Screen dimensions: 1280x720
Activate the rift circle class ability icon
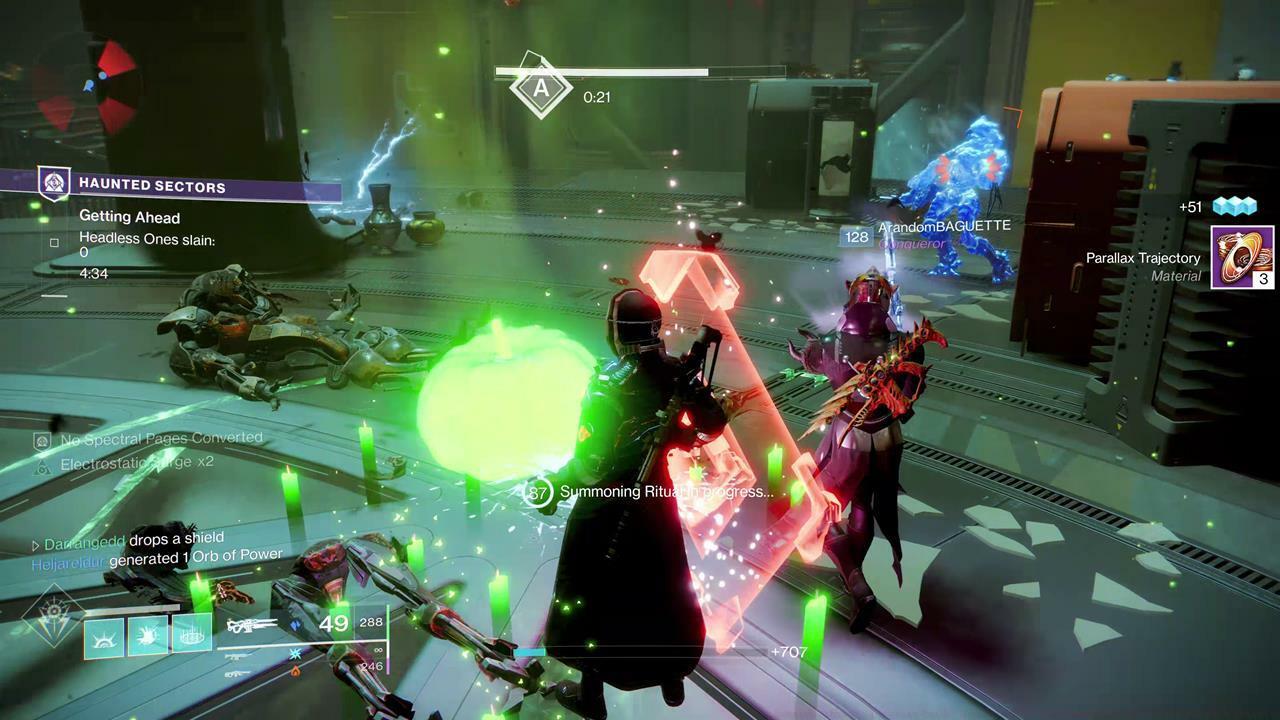[192, 634]
